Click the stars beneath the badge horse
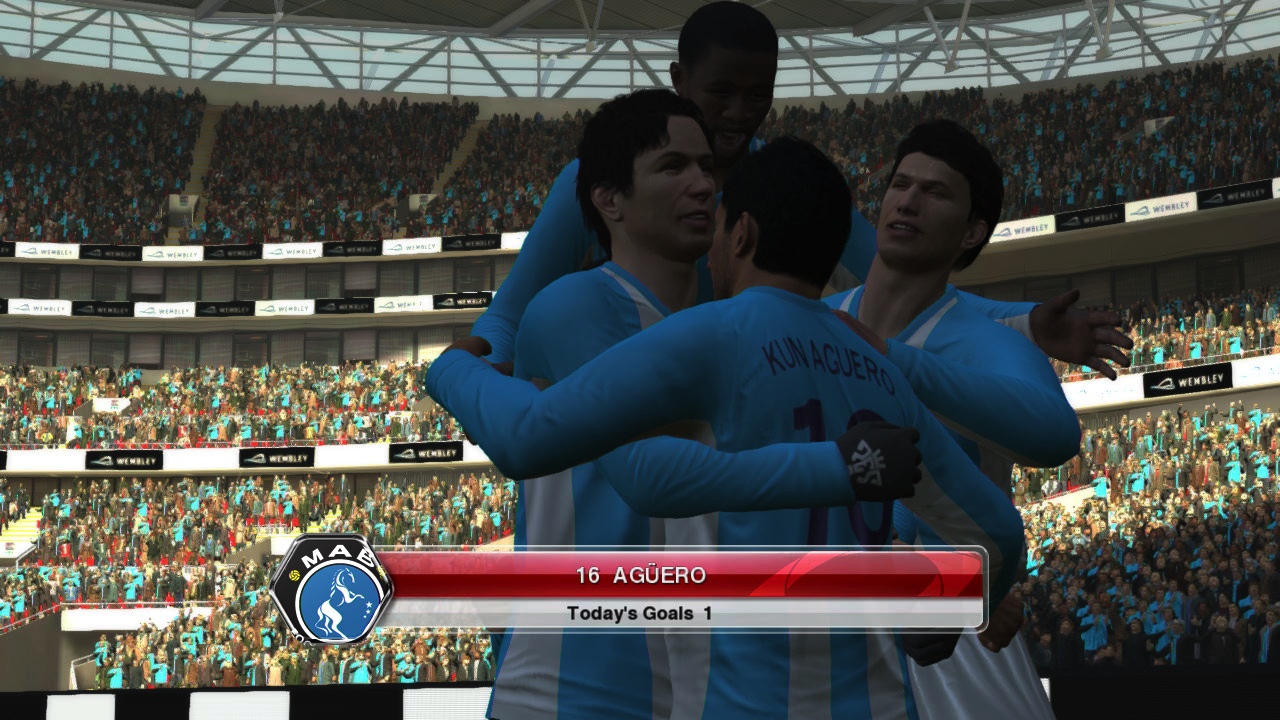This screenshot has width=1280, height=720. (368, 610)
